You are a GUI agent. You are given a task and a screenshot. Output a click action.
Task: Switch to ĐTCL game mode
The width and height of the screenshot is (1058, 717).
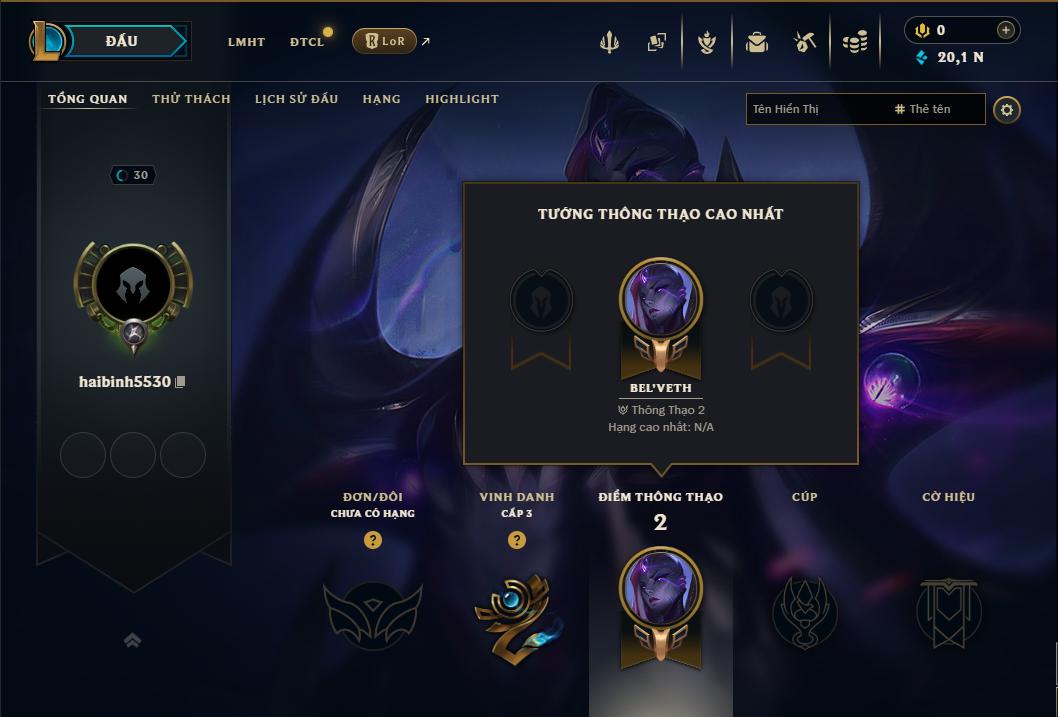(x=307, y=42)
